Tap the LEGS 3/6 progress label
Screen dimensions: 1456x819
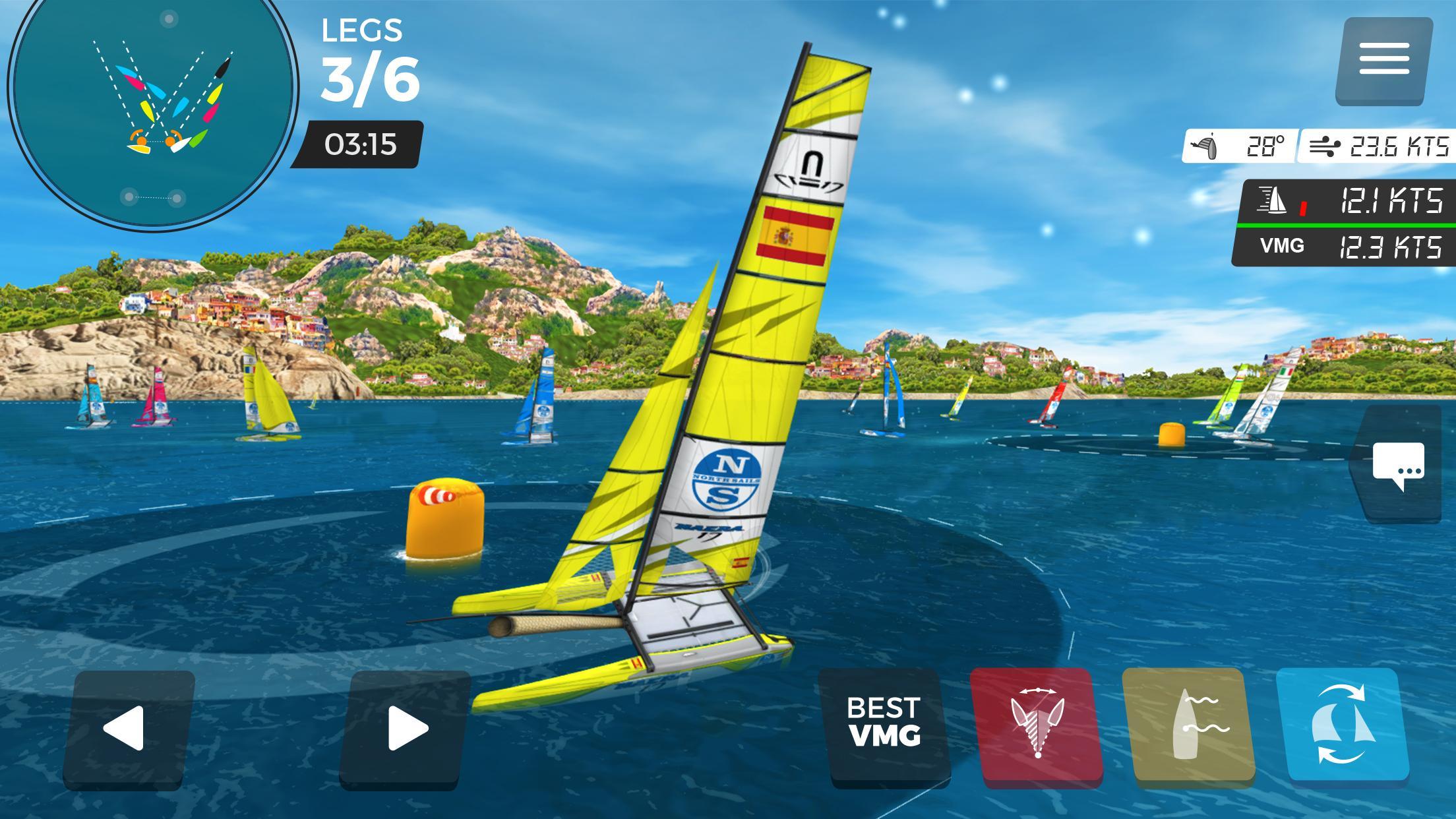tap(369, 59)
